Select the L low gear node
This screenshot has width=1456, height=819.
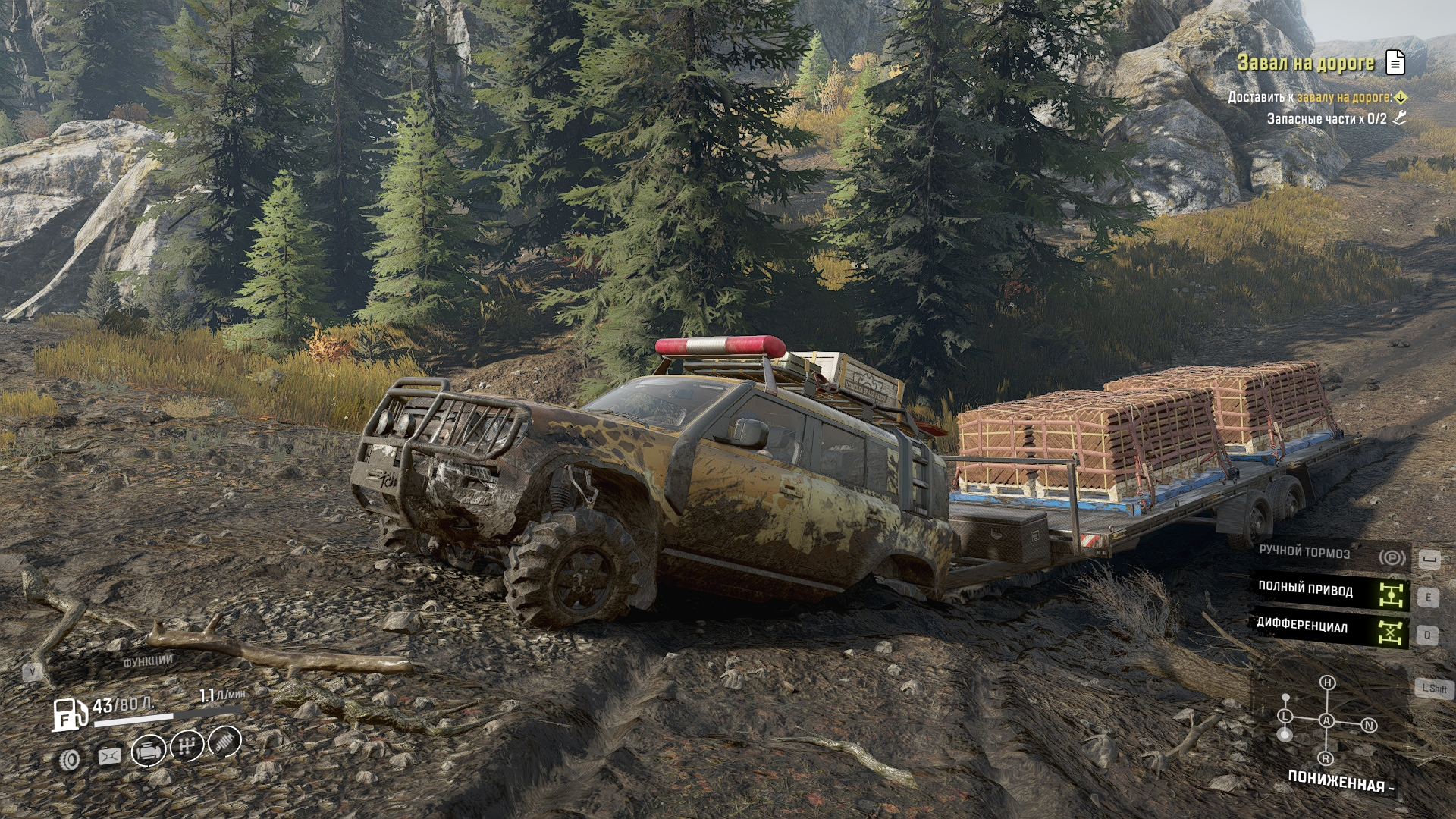coord(1285,716)
